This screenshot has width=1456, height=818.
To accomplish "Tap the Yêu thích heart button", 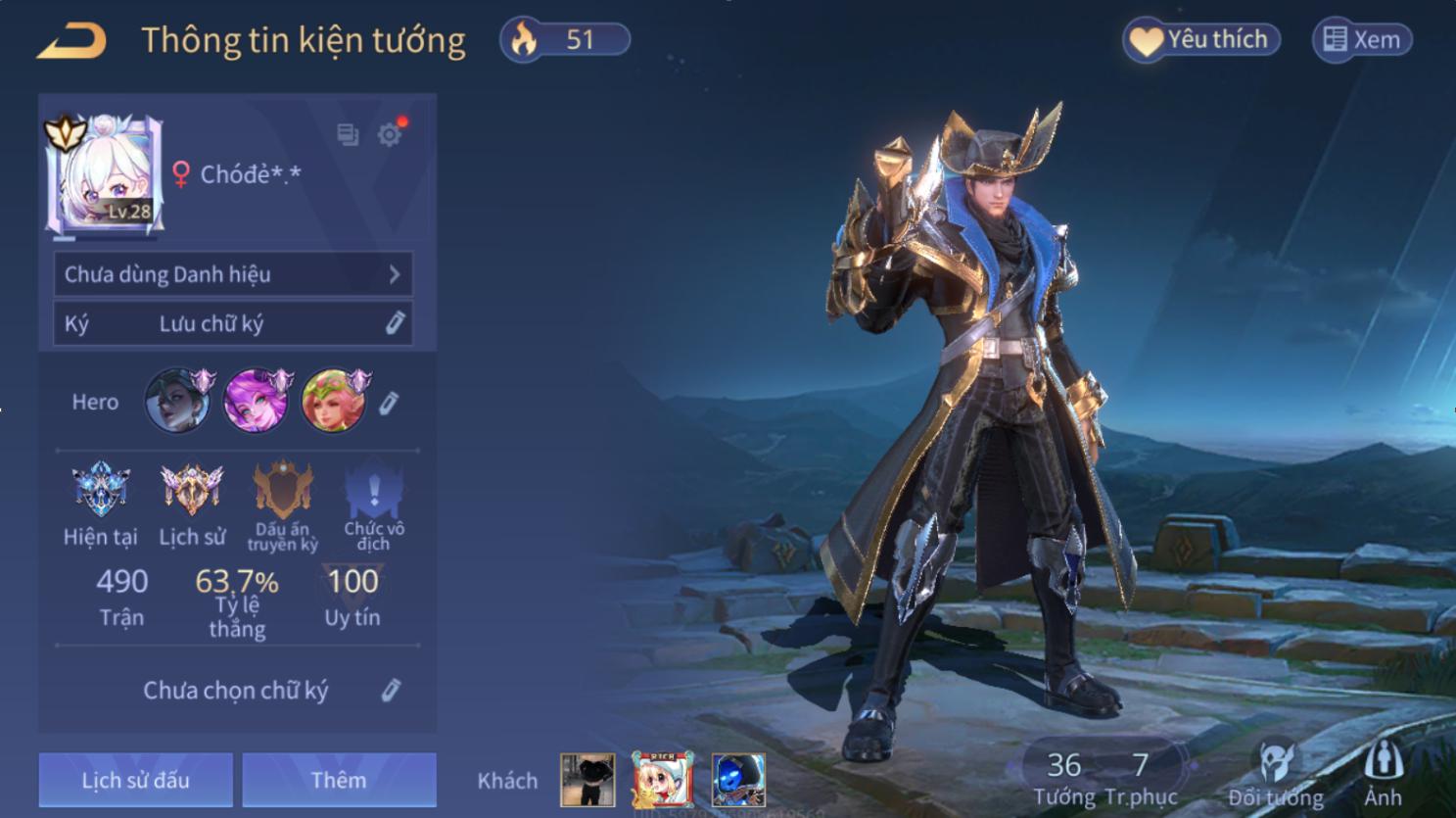I will [1201, 40].
